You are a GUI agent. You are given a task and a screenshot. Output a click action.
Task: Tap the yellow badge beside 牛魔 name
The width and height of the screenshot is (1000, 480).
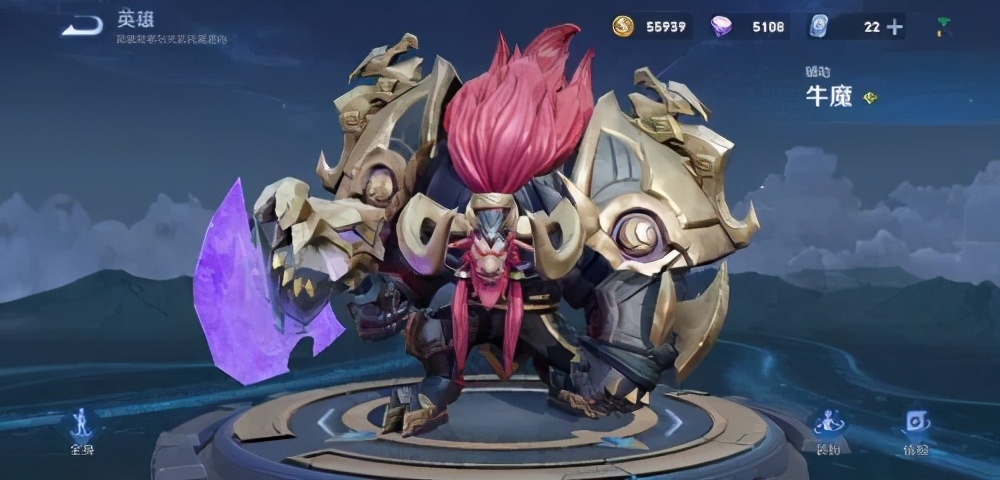(870, 98)
